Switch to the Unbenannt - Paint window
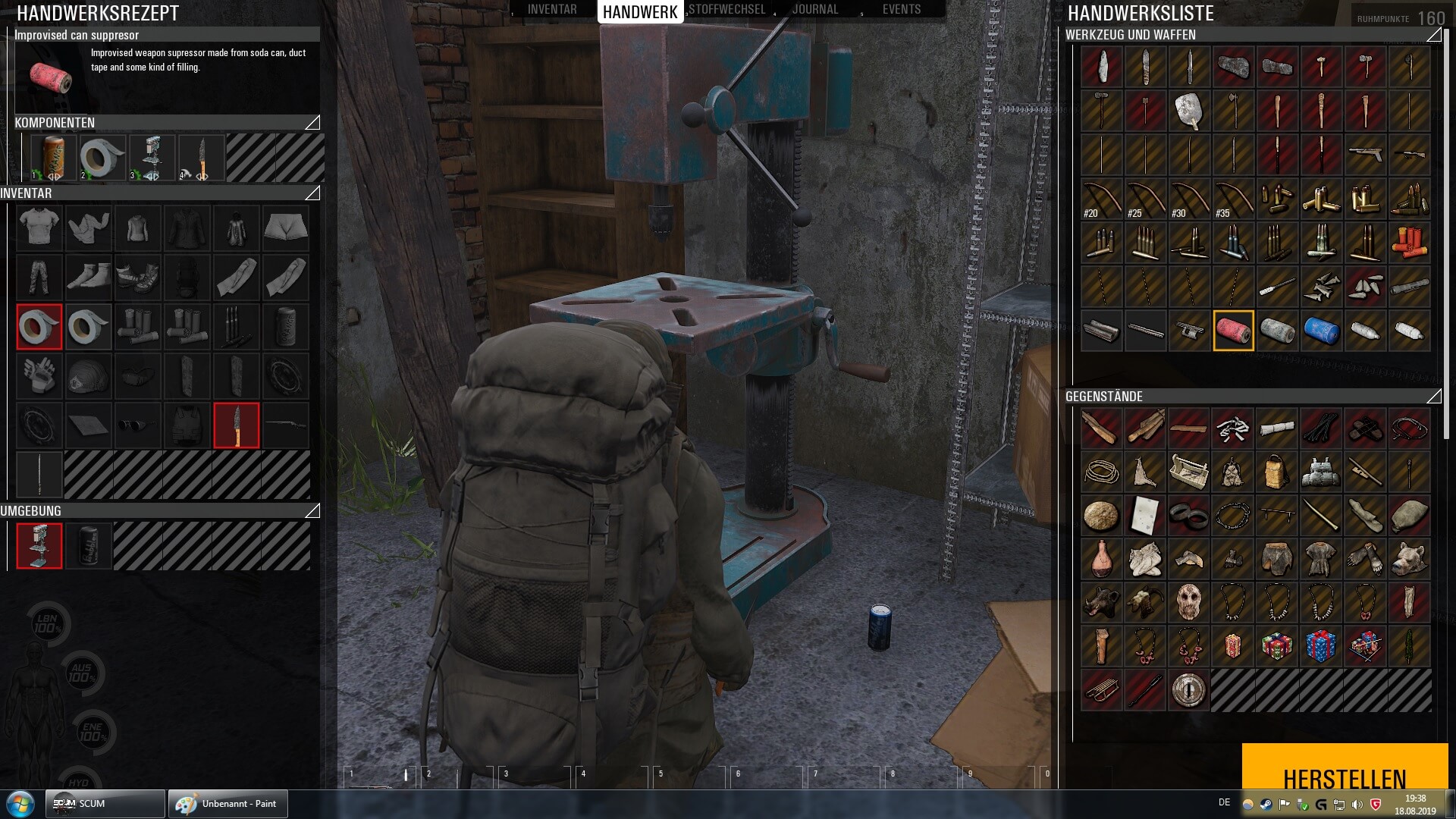Viewport: 1456px width, 819px height. 227,804
